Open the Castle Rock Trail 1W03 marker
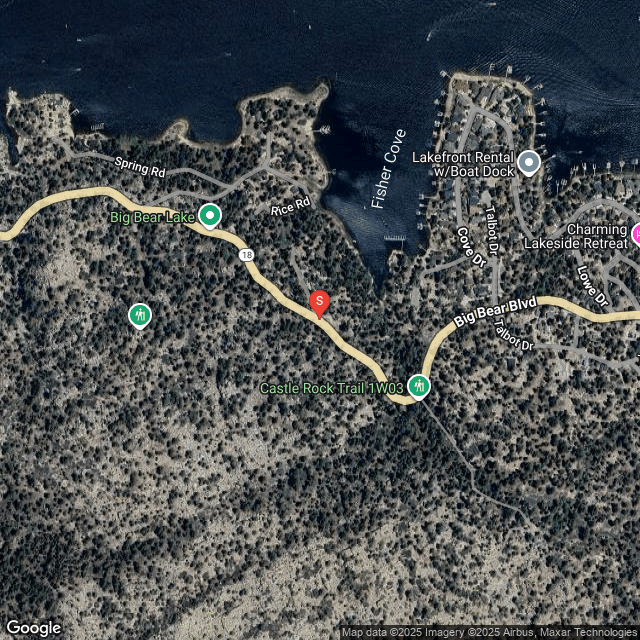Screen dimensions: 640x640 418,386
